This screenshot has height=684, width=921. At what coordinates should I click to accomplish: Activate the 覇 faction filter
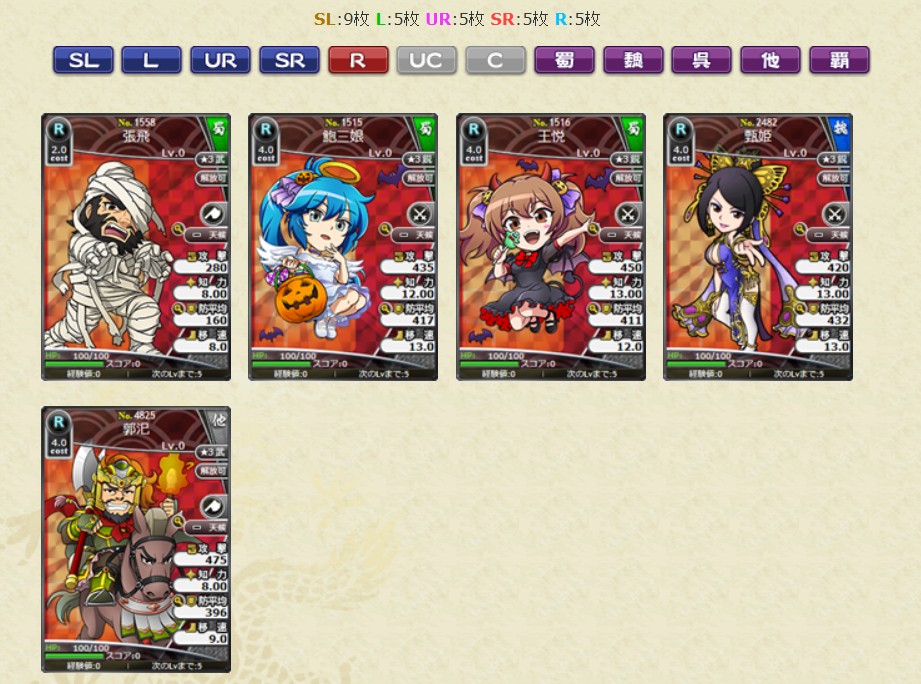click(x=839, y=60)
